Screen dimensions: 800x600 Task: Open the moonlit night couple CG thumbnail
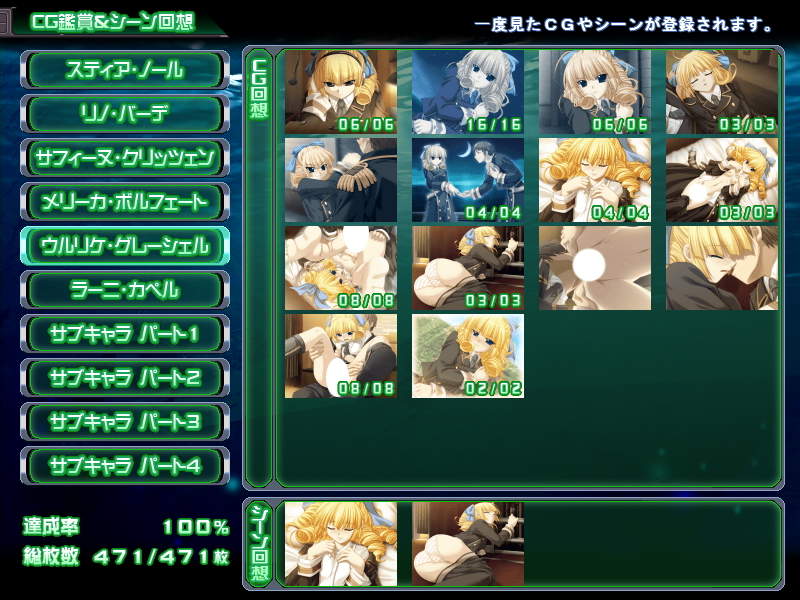467,179
